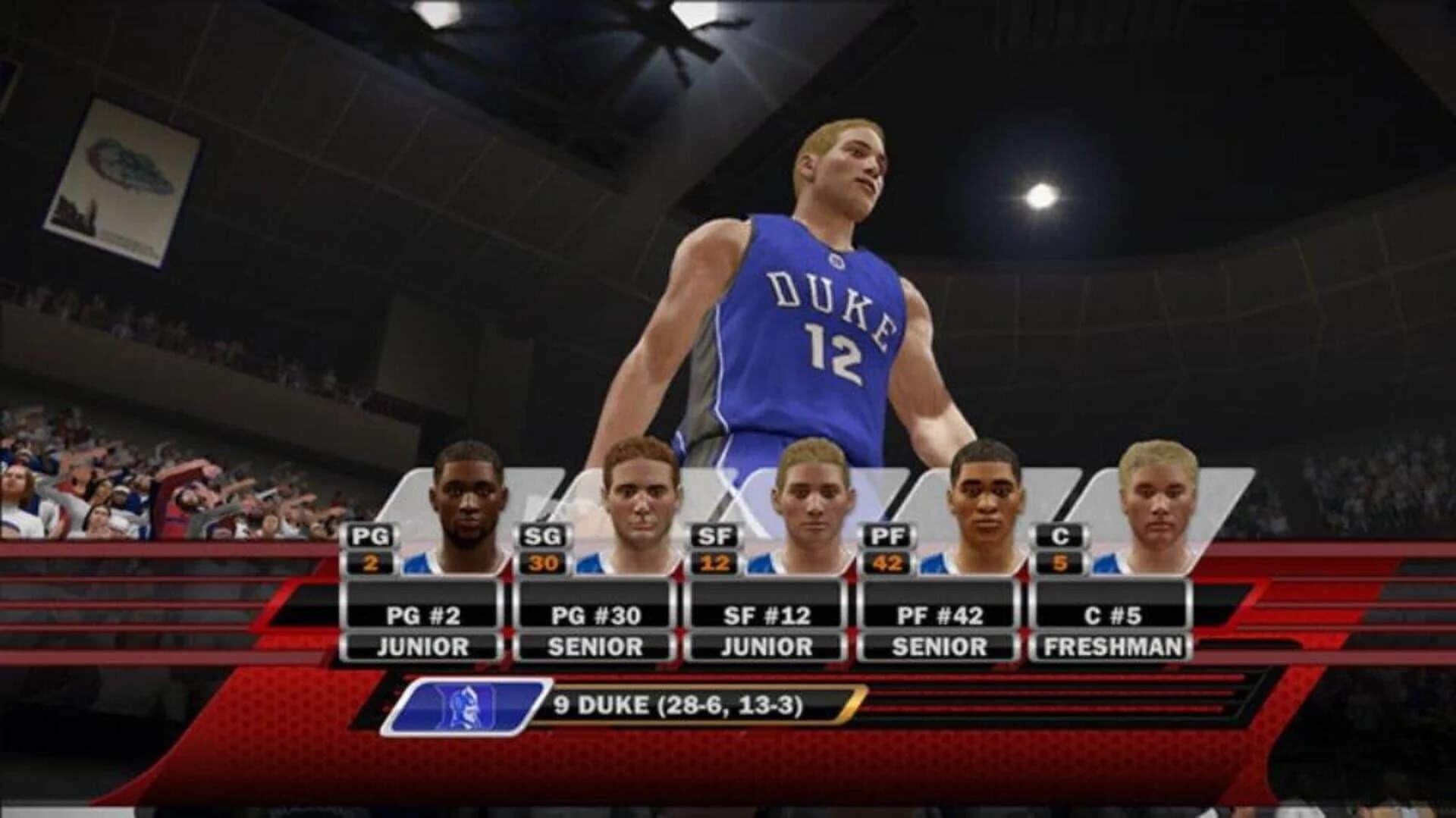This screenshot has width=1456, height=818.
Task: Toggle selection of the SENIOR power forward
Action: 940,646
